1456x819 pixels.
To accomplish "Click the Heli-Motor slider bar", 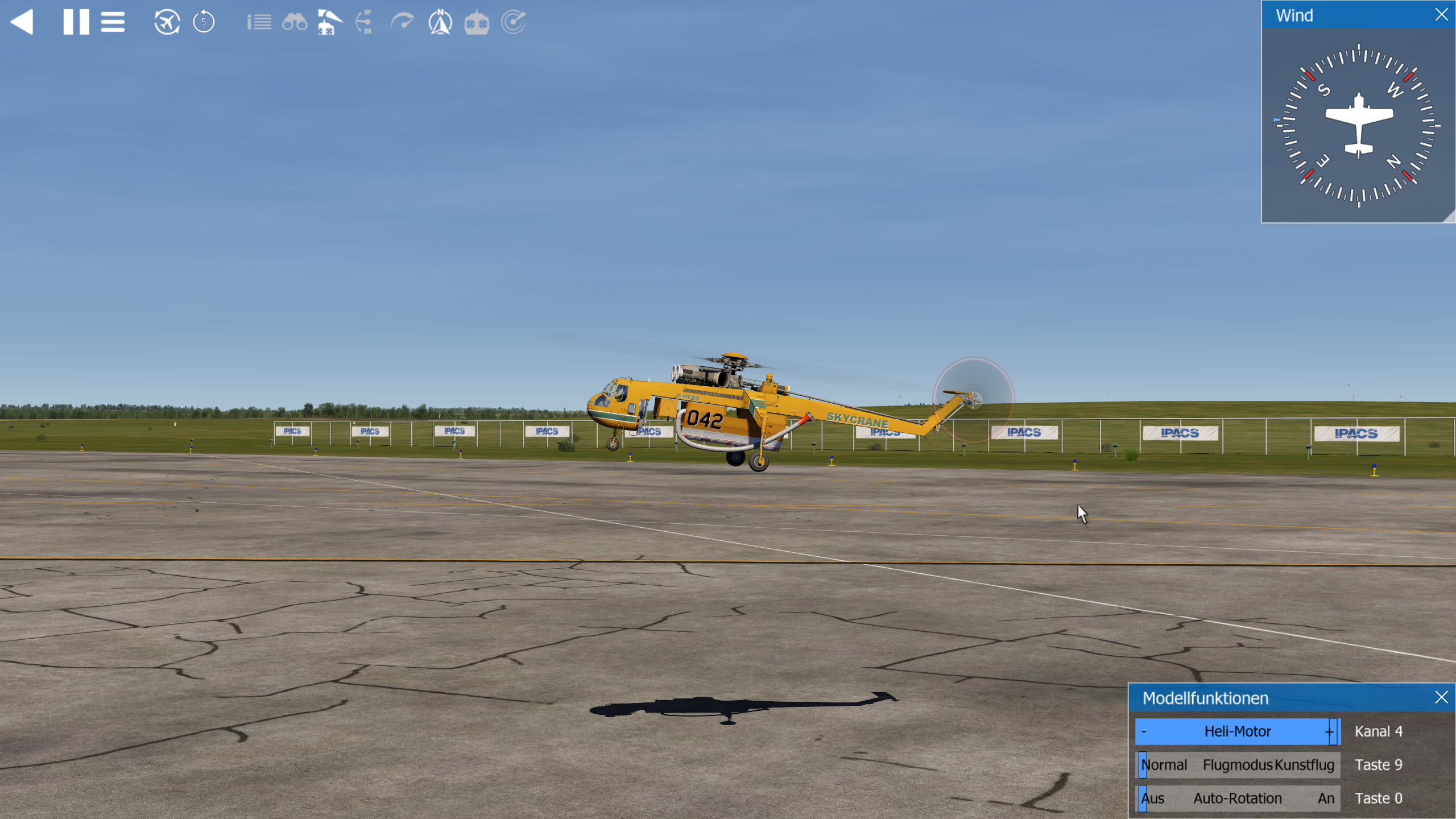I will [x=1237, y=731].
